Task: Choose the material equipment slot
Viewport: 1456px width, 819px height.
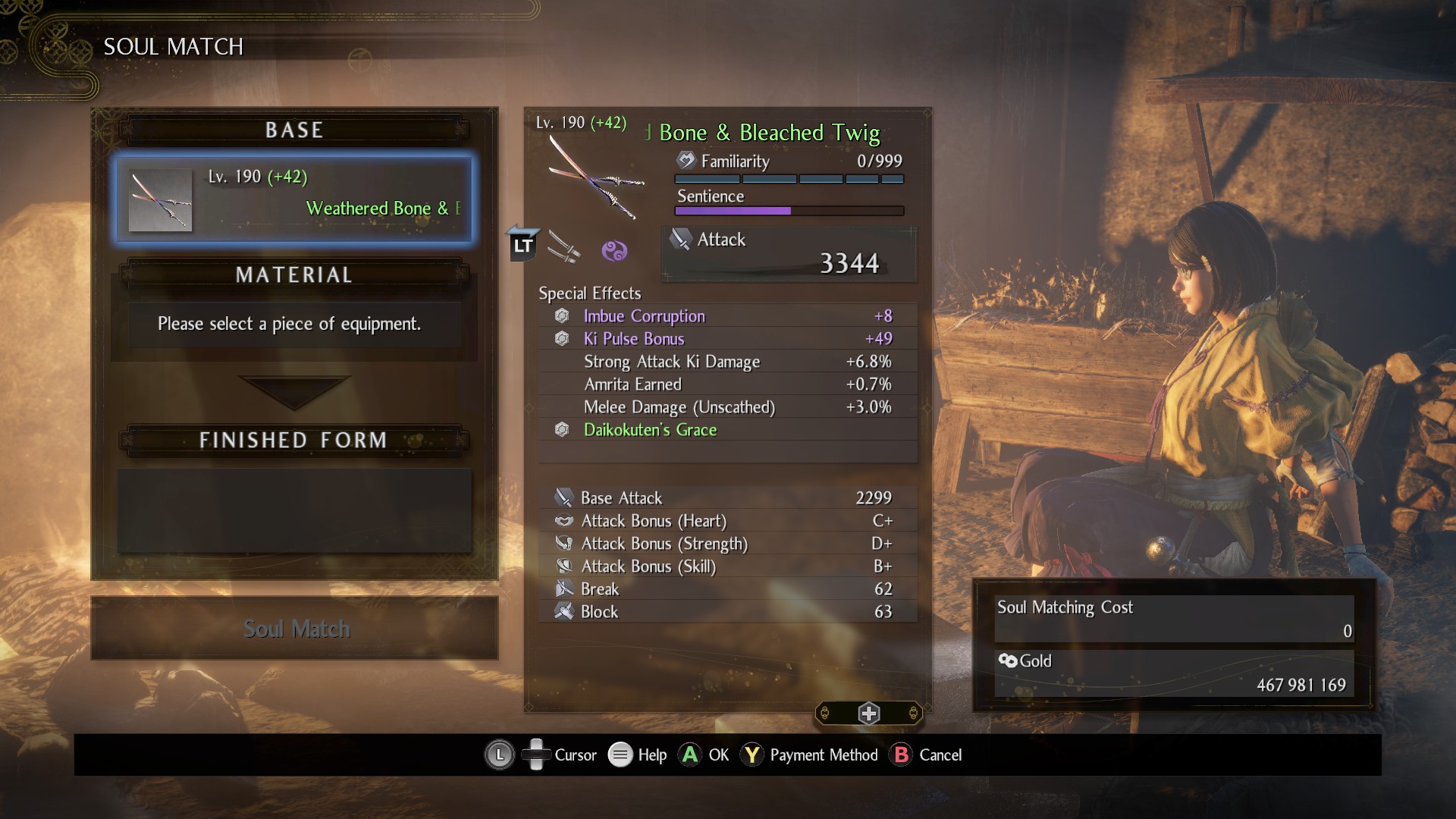Action: (x=294, y=324)
